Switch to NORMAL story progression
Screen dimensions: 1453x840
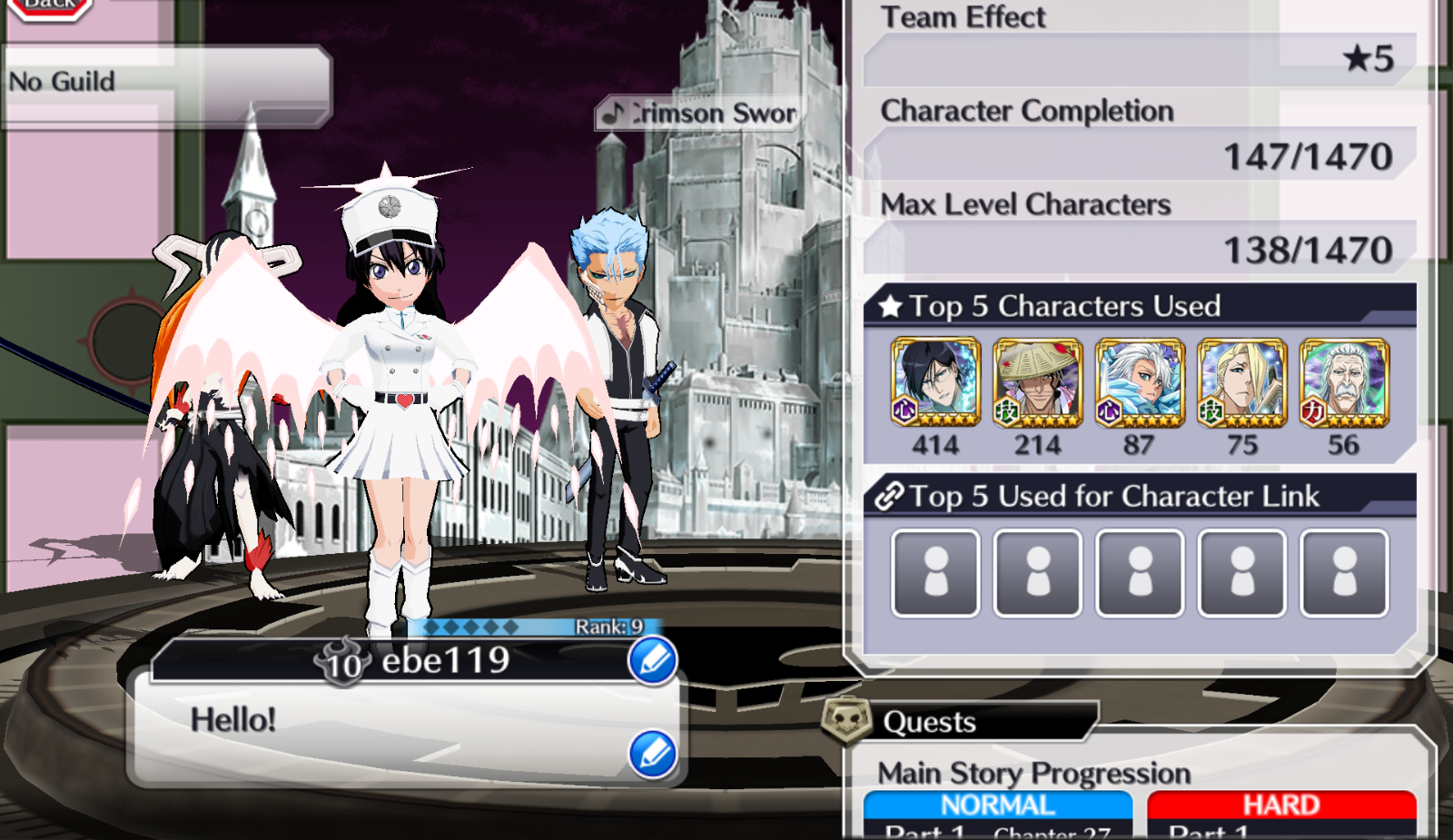click(x=997, y=805)
